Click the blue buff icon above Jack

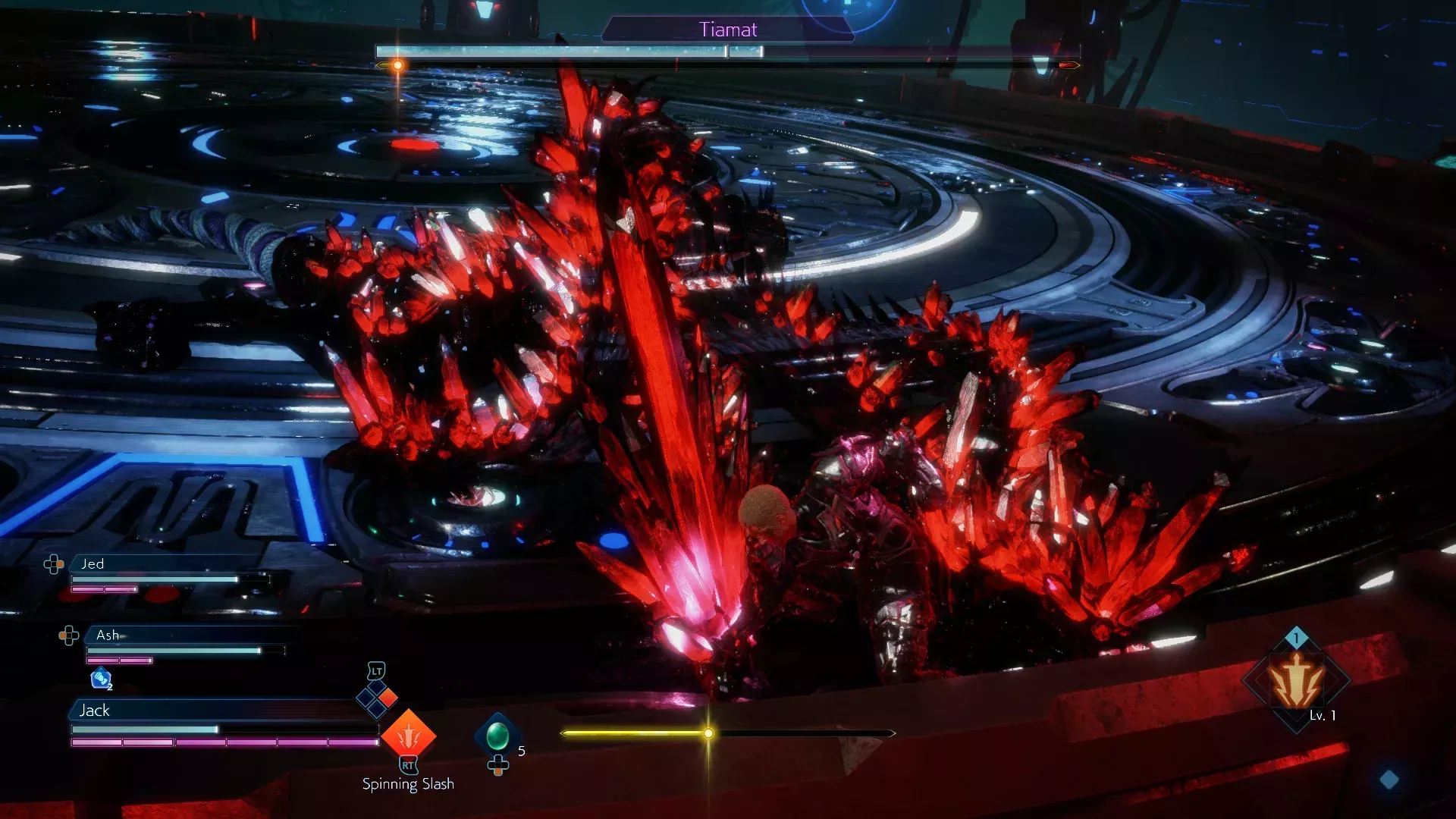tap(101, 679)
